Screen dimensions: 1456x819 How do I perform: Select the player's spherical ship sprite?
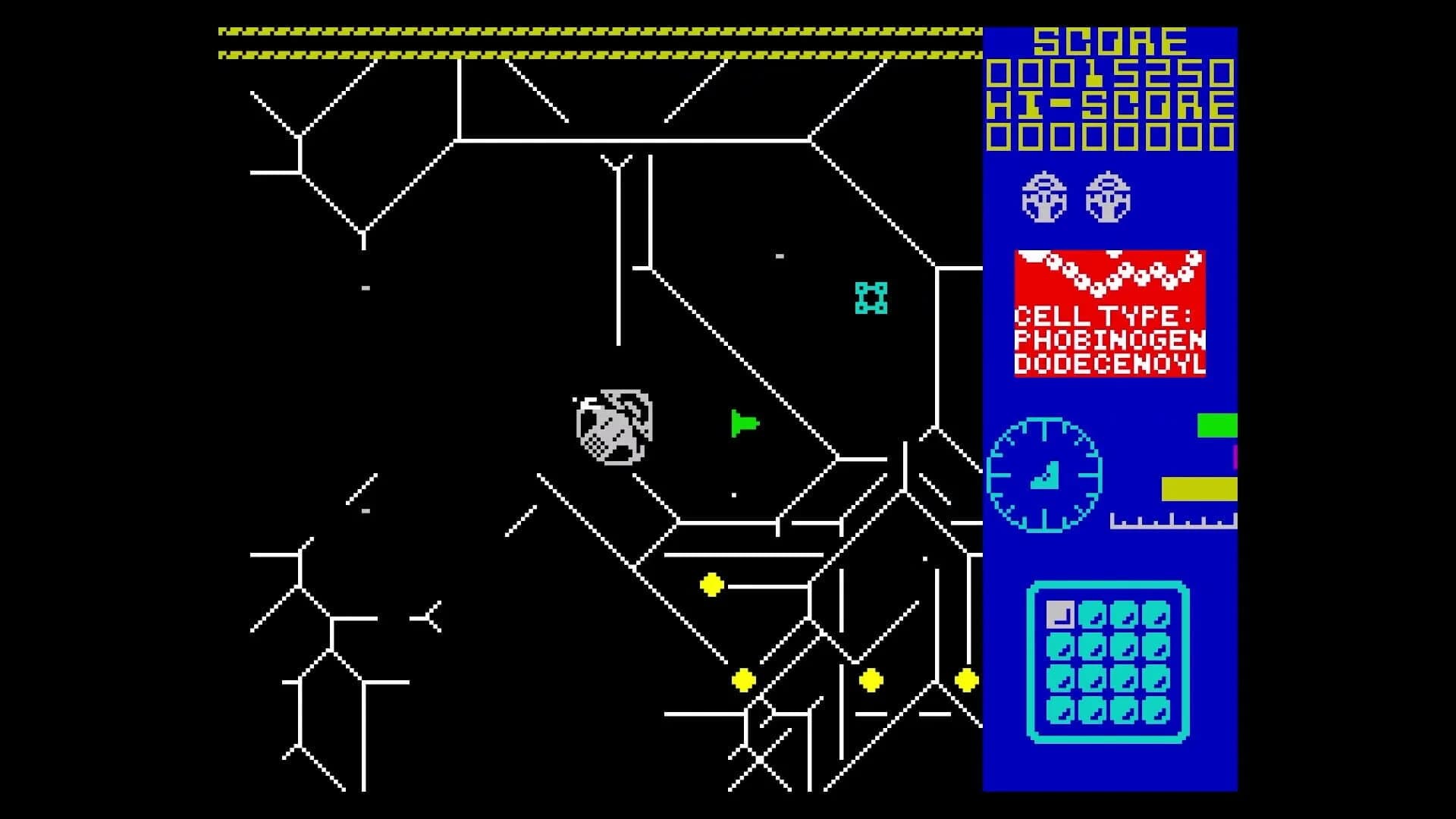[610, 426]
